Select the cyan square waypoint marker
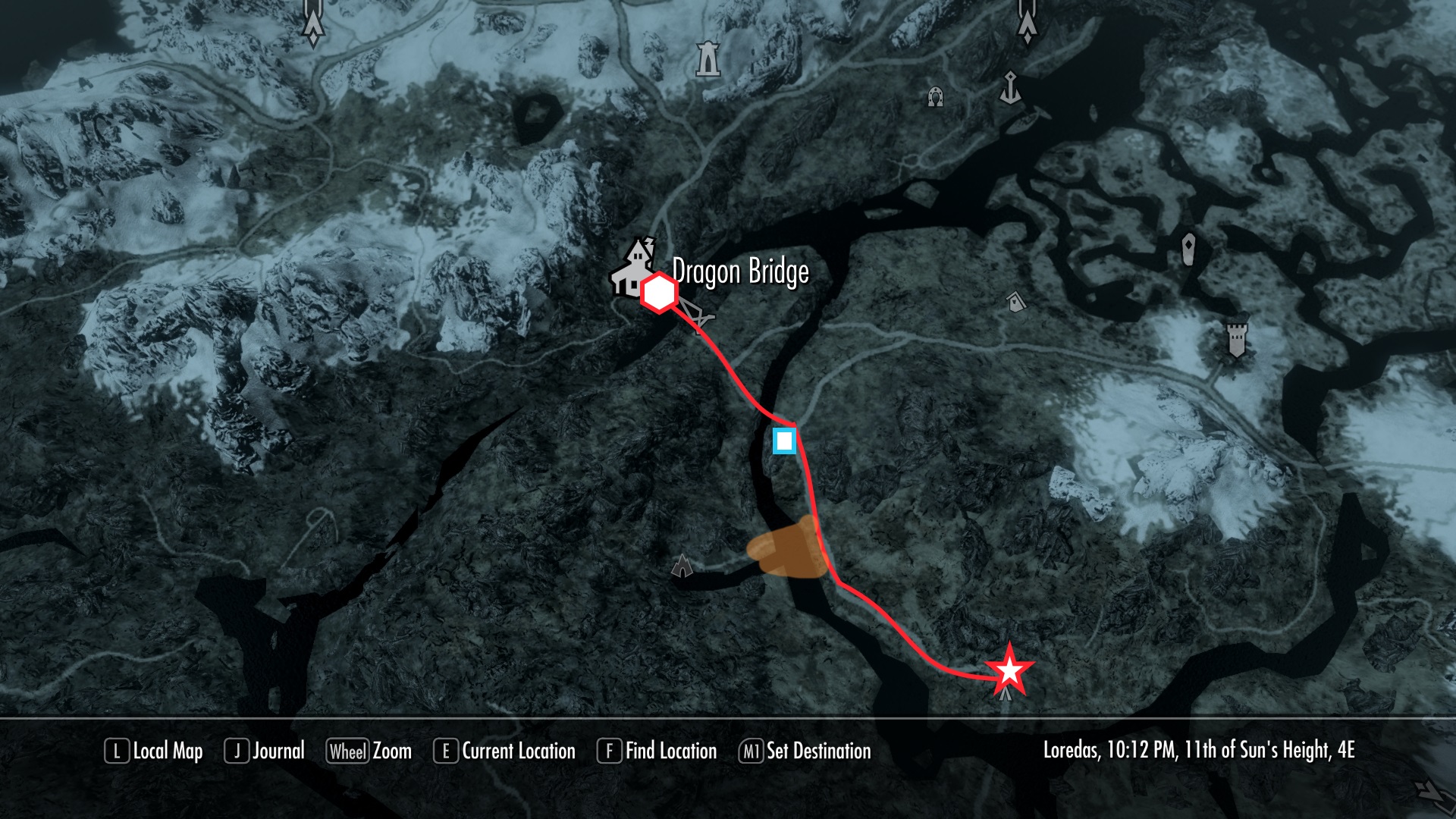 coord(784,441)
